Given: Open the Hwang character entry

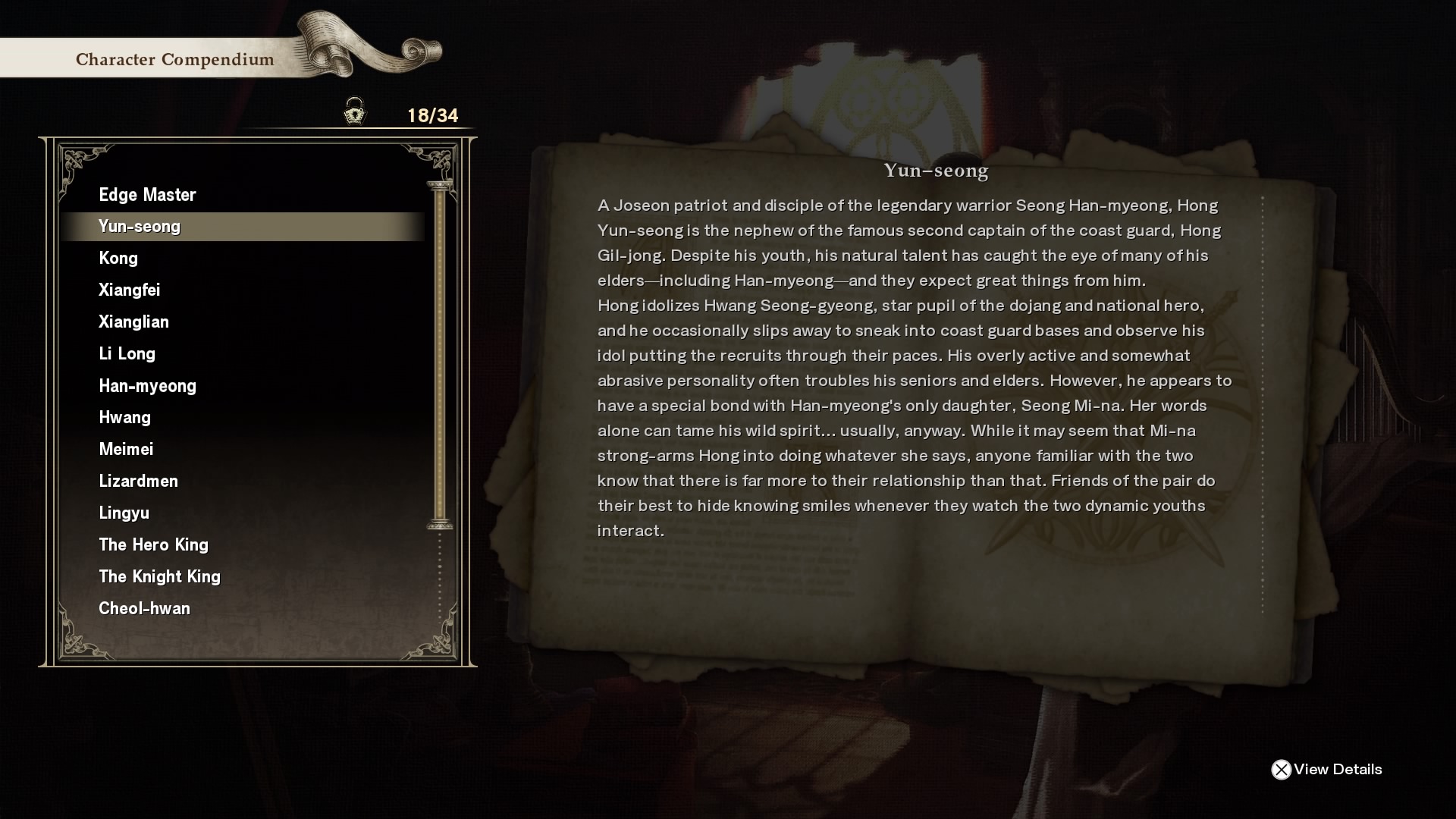Looking at the screenshot, I should (124, 418).
